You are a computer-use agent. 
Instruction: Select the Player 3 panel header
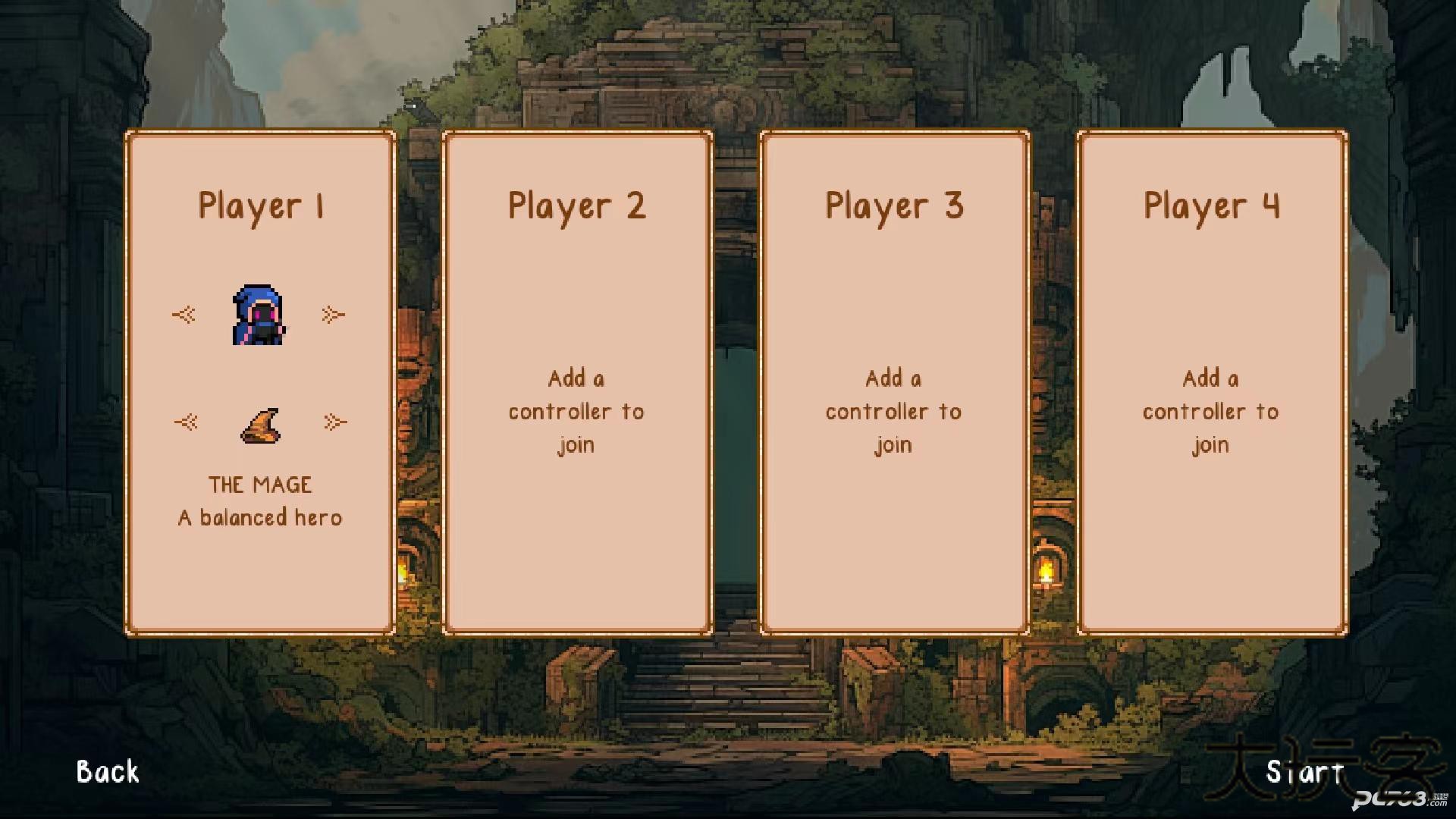pyautogui.click(x=893, y=206)
